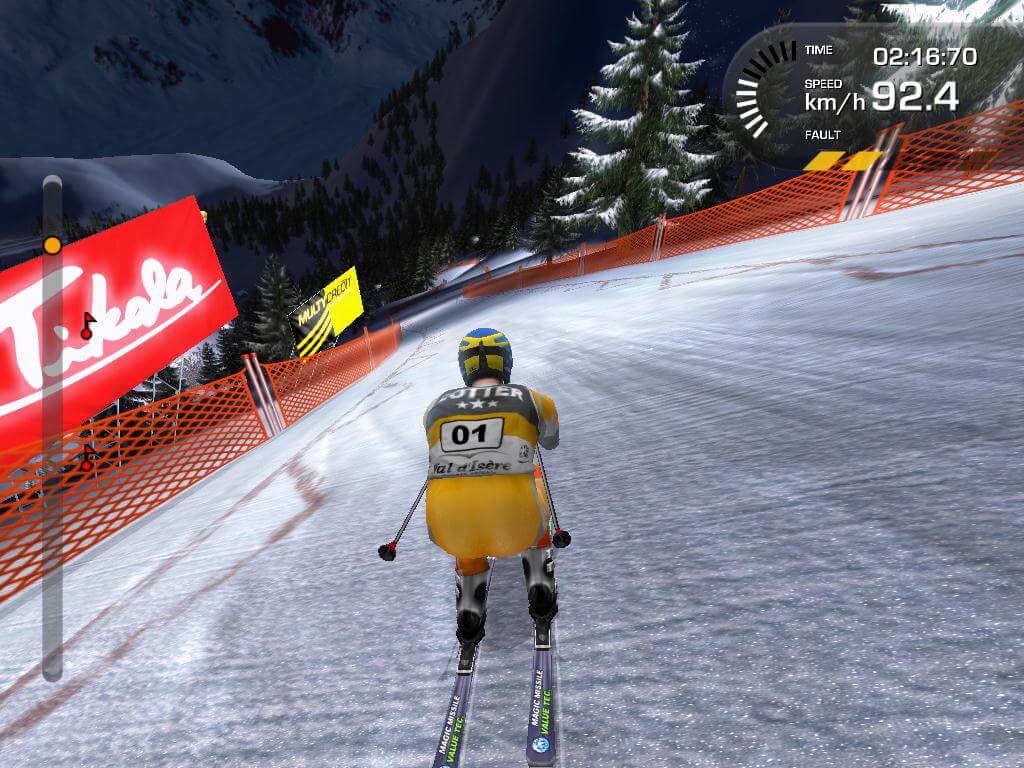Click the orange position marker on progress bar

point(52,245)
